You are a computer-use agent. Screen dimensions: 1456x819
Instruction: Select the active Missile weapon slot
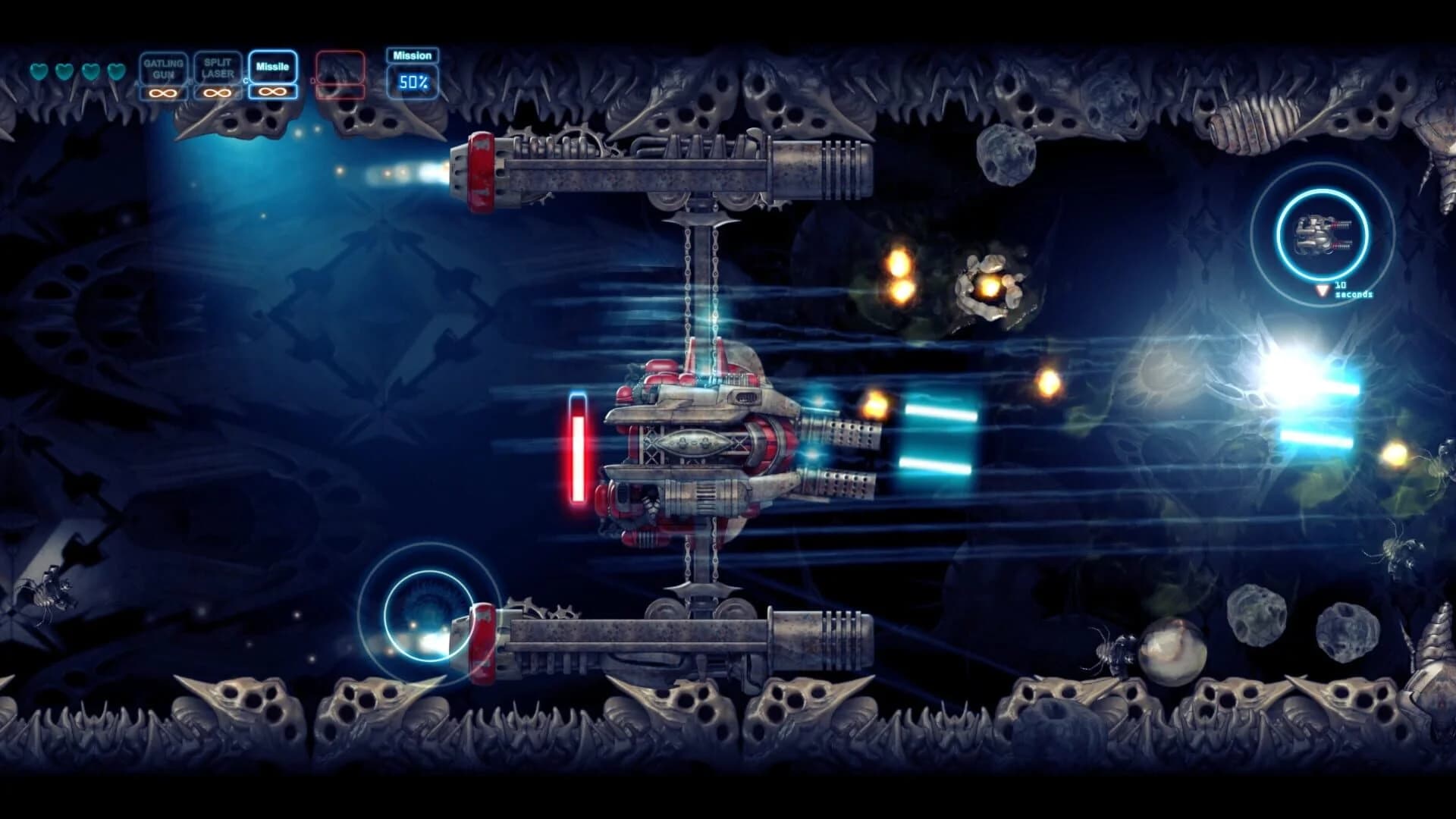pyautogui.click(x=273, y=68)
